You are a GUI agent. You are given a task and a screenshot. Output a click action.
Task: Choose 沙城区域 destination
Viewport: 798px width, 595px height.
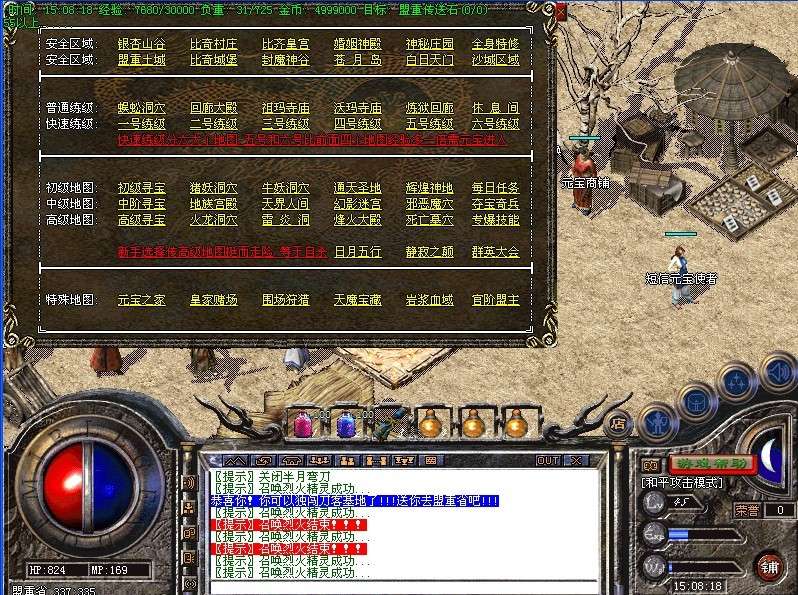tap(496, 60)
